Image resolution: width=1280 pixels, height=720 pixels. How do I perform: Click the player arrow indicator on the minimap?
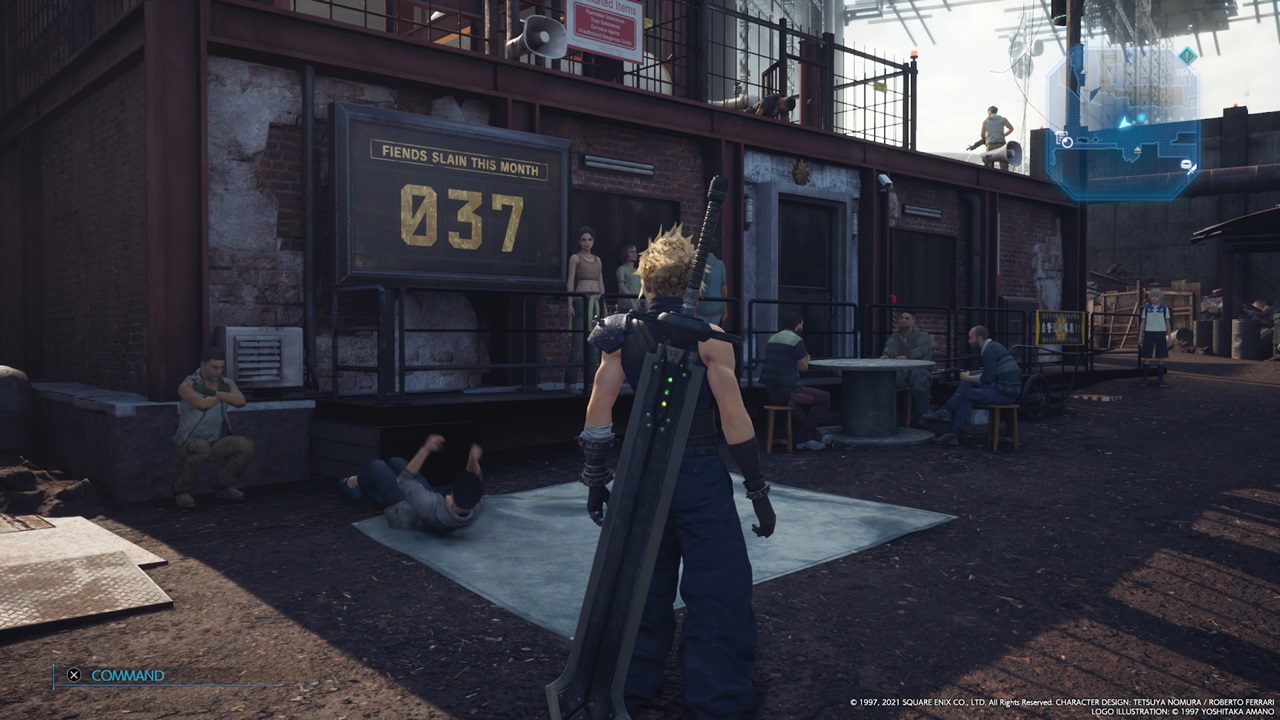click(1124, 123)
